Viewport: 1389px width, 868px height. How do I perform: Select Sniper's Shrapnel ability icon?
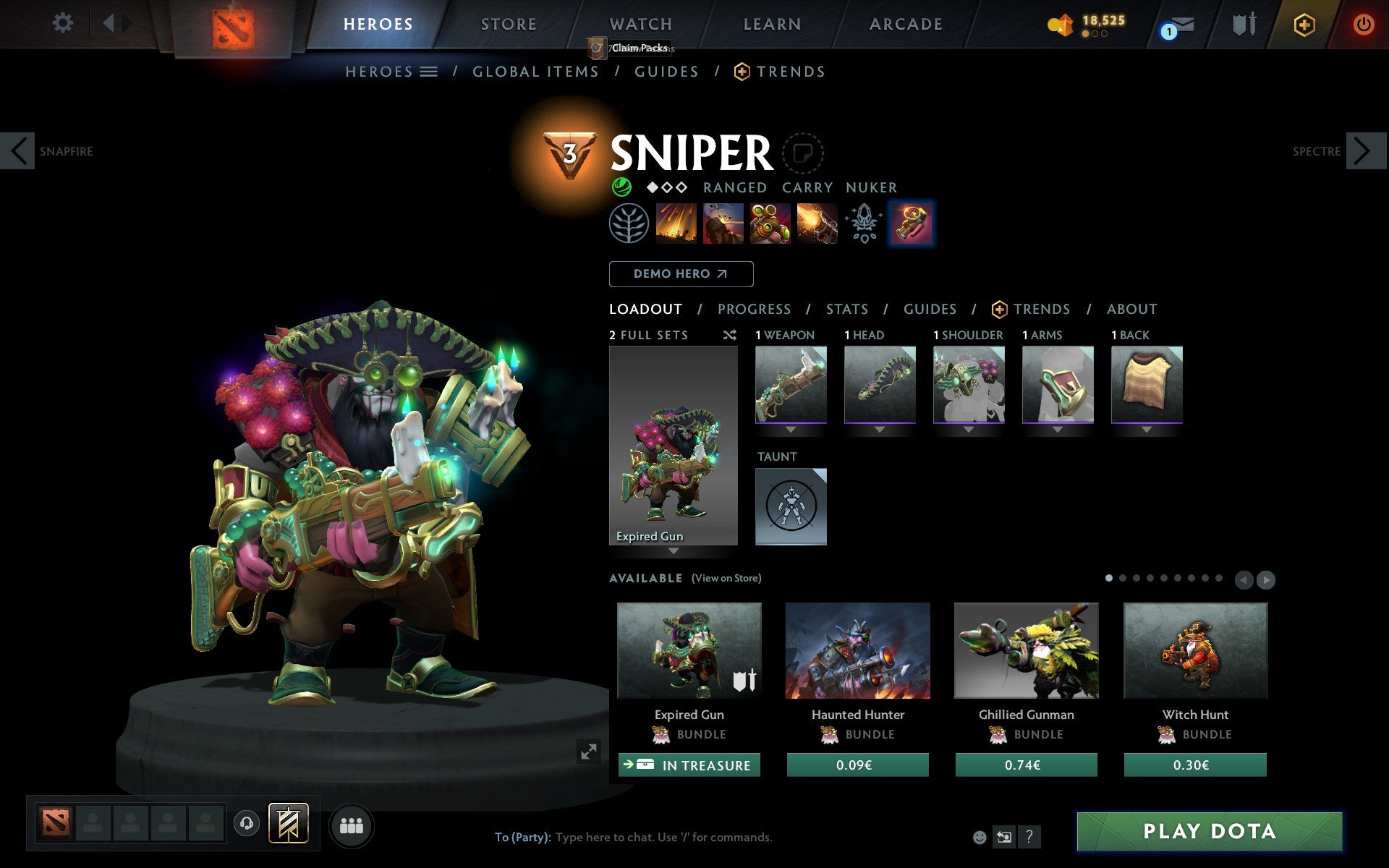coord(676,224)
